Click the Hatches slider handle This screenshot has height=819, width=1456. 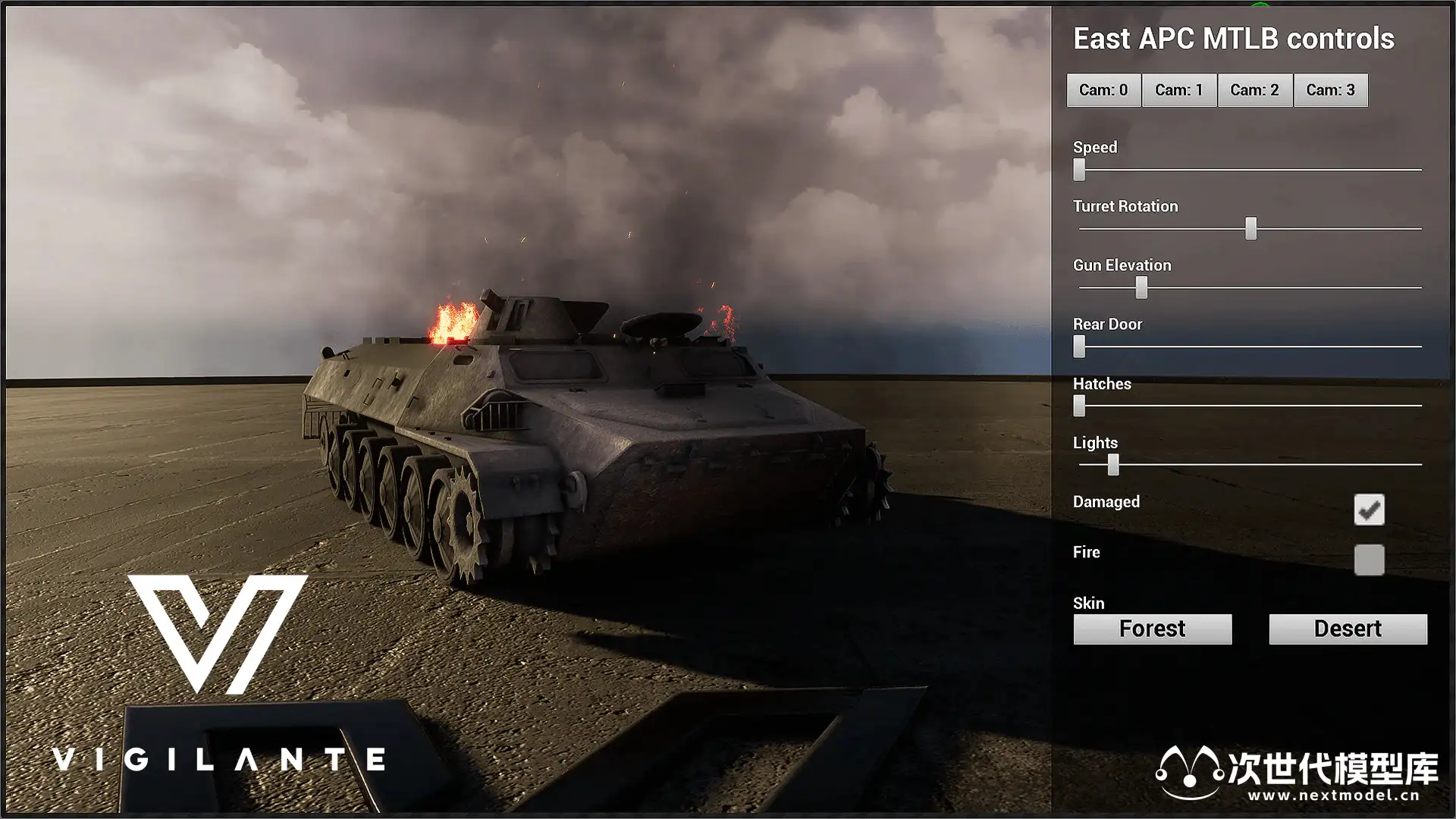pyautogui.click(x=1079, y=406)
